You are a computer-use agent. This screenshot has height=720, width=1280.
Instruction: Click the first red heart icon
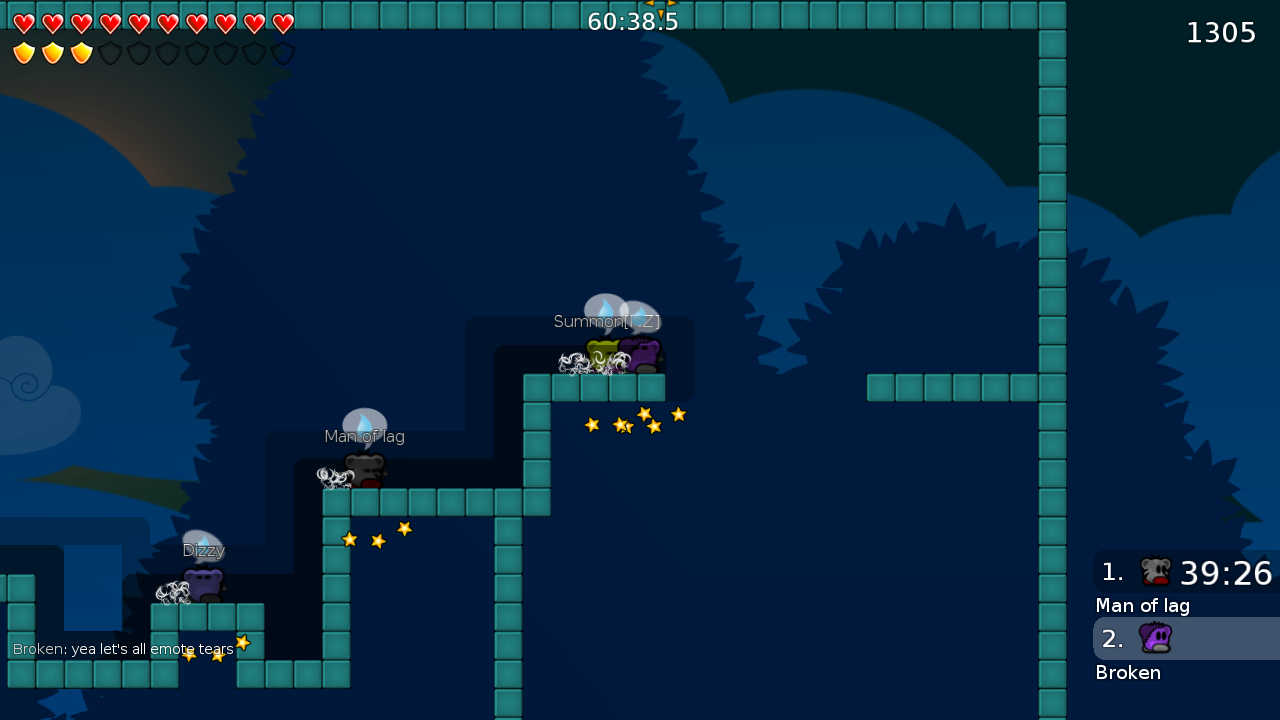[x=24, y=22]
